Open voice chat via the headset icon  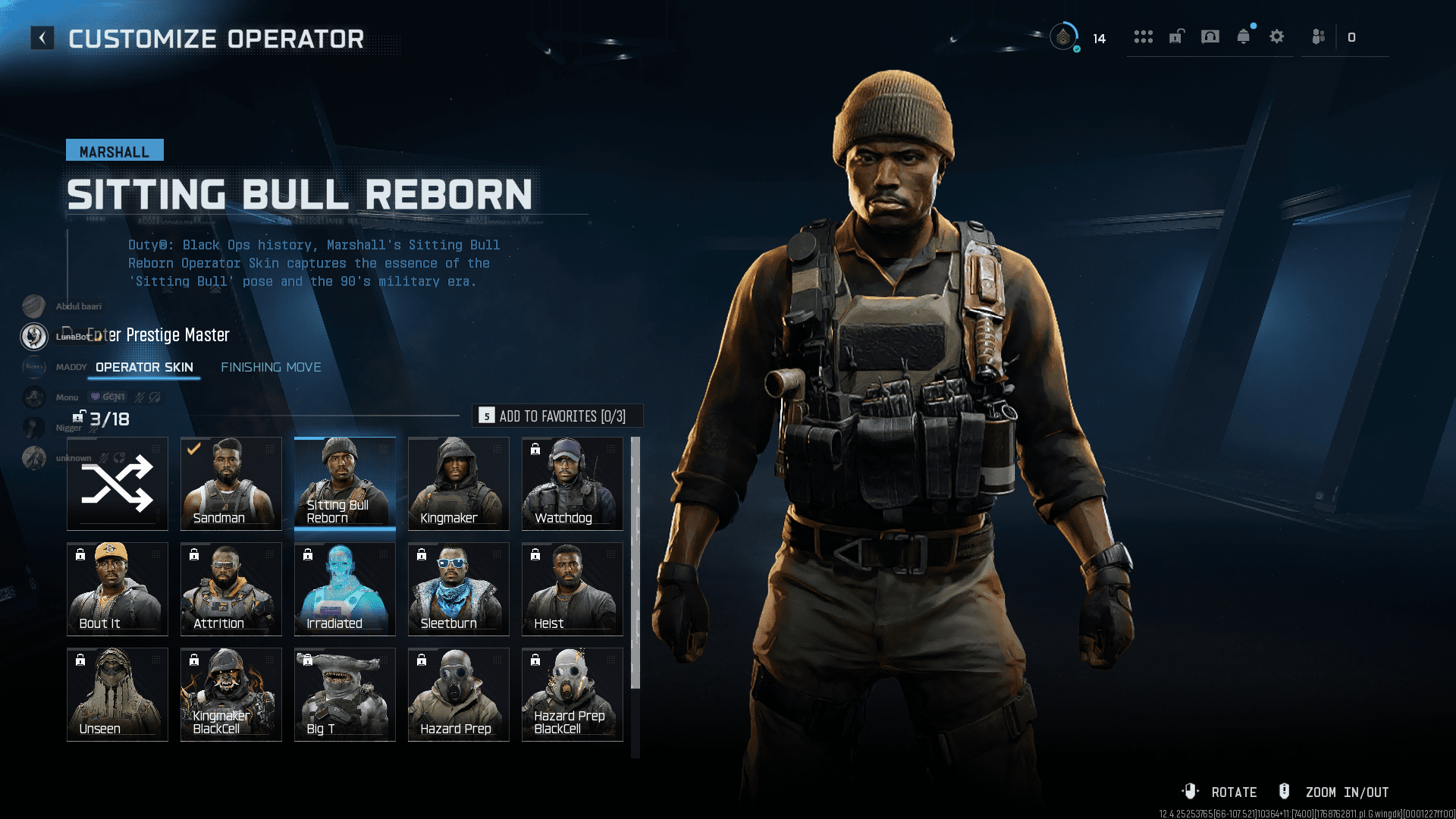coord(1210,36)
